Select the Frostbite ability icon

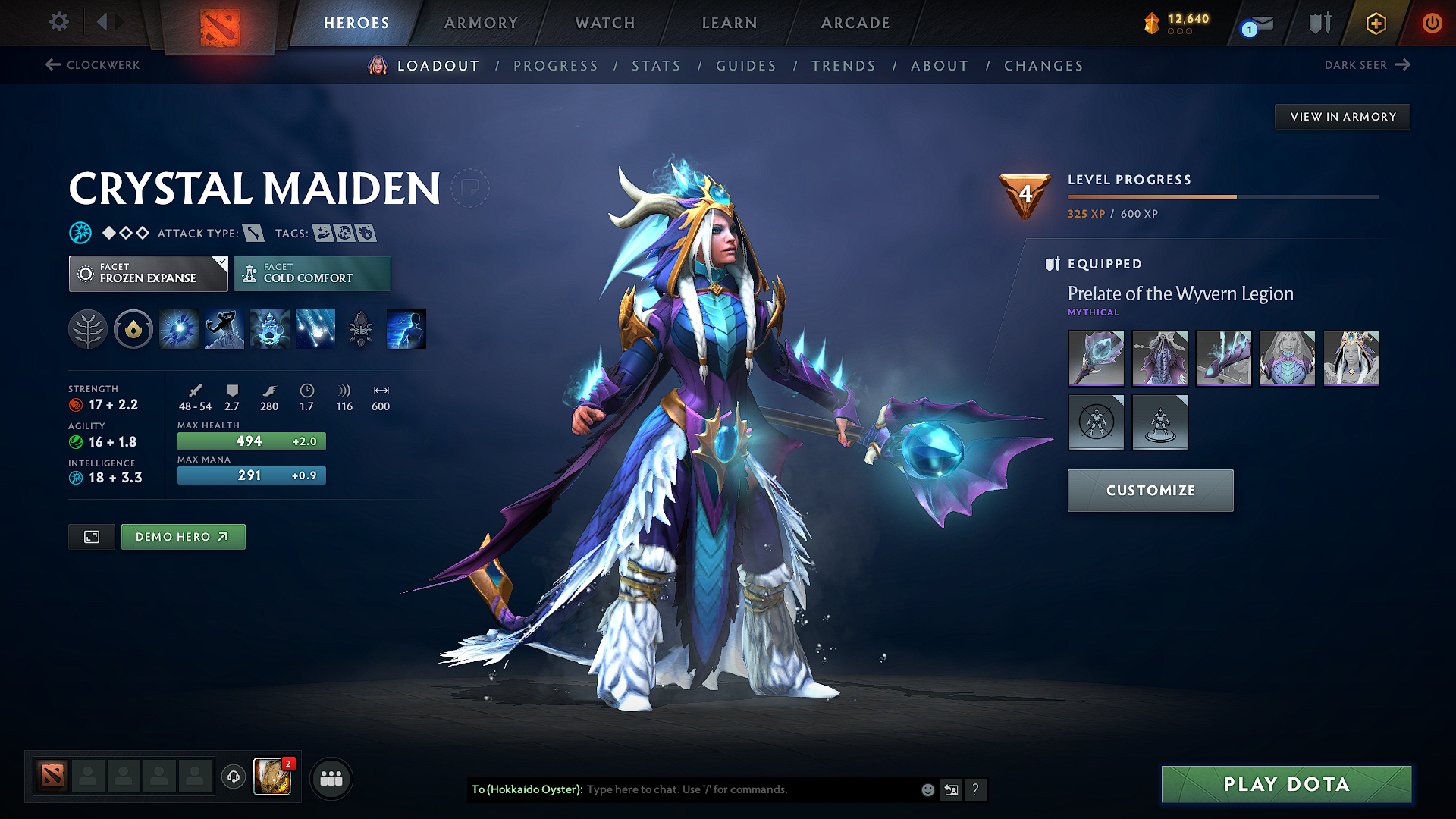224,328
